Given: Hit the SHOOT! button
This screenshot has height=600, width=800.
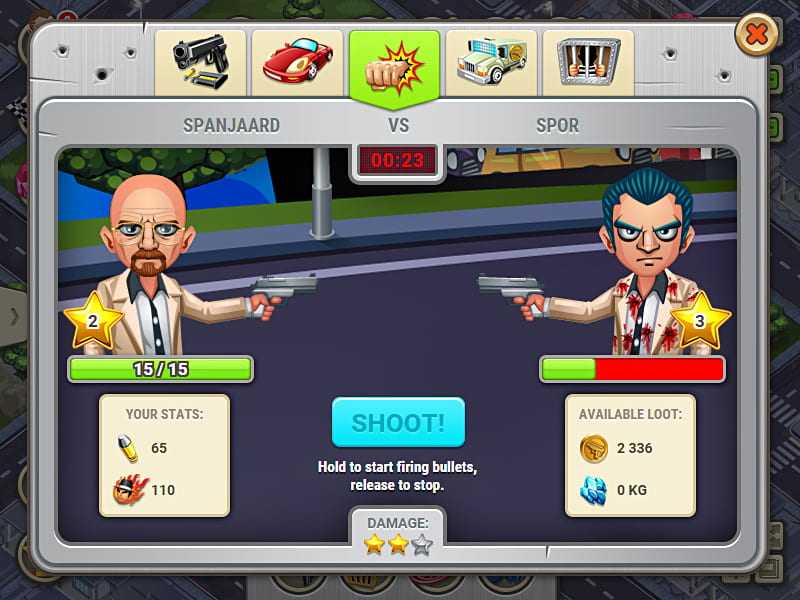Looking at the screenshot, I should [x=398, y=424].
